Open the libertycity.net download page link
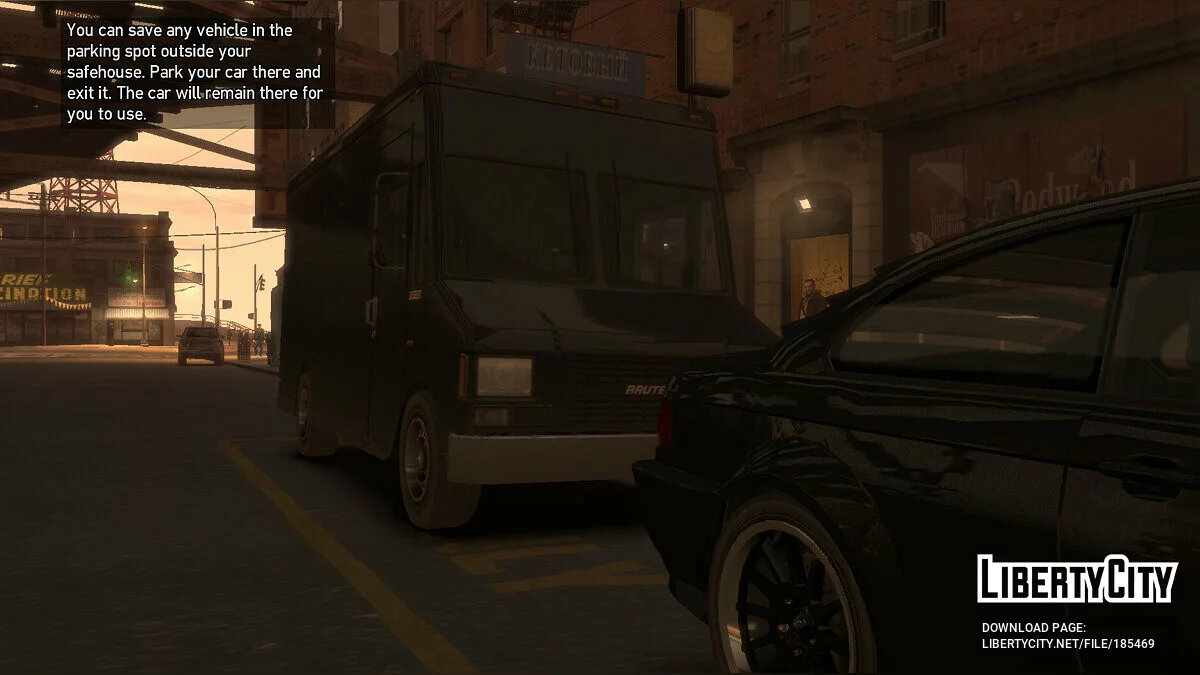This screenshot has height=675, width=1200. 1067,643
